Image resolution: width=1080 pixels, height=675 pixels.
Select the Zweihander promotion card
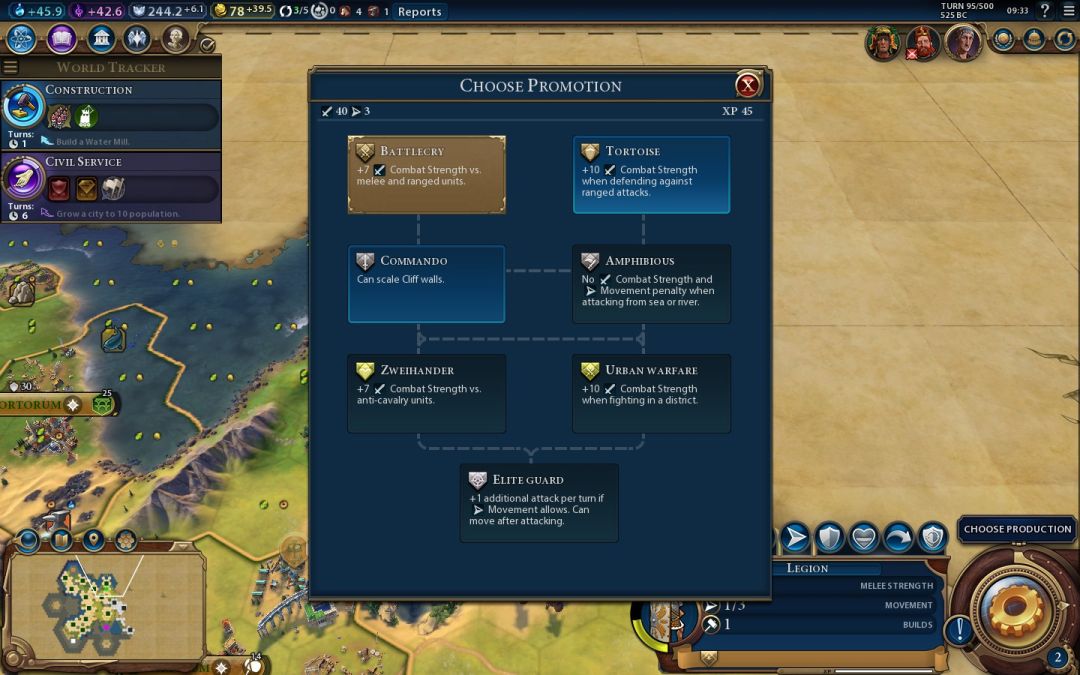pyautogui.click(x=426, y=393)
